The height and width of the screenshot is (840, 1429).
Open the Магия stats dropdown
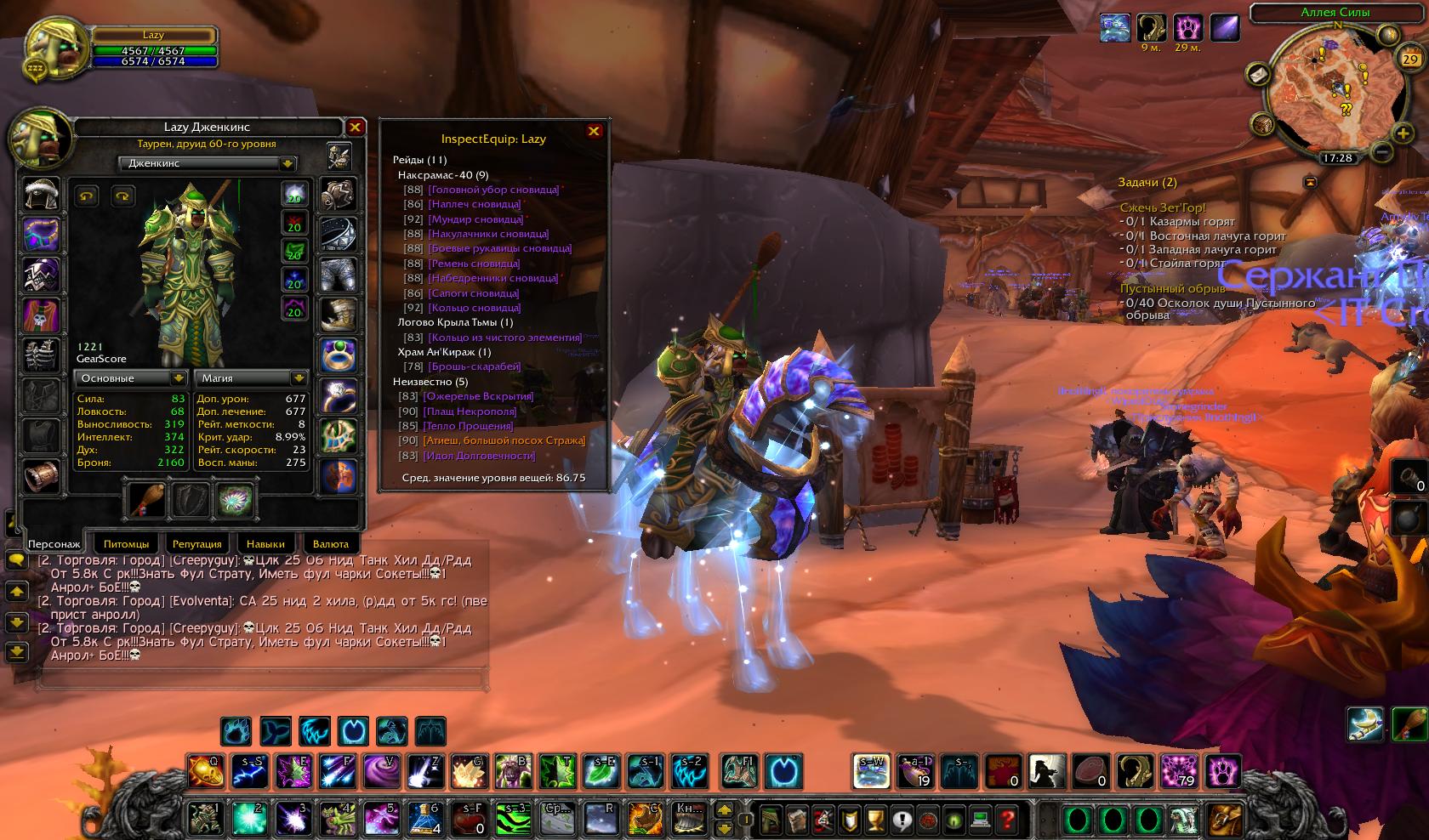tap(299, 377)
